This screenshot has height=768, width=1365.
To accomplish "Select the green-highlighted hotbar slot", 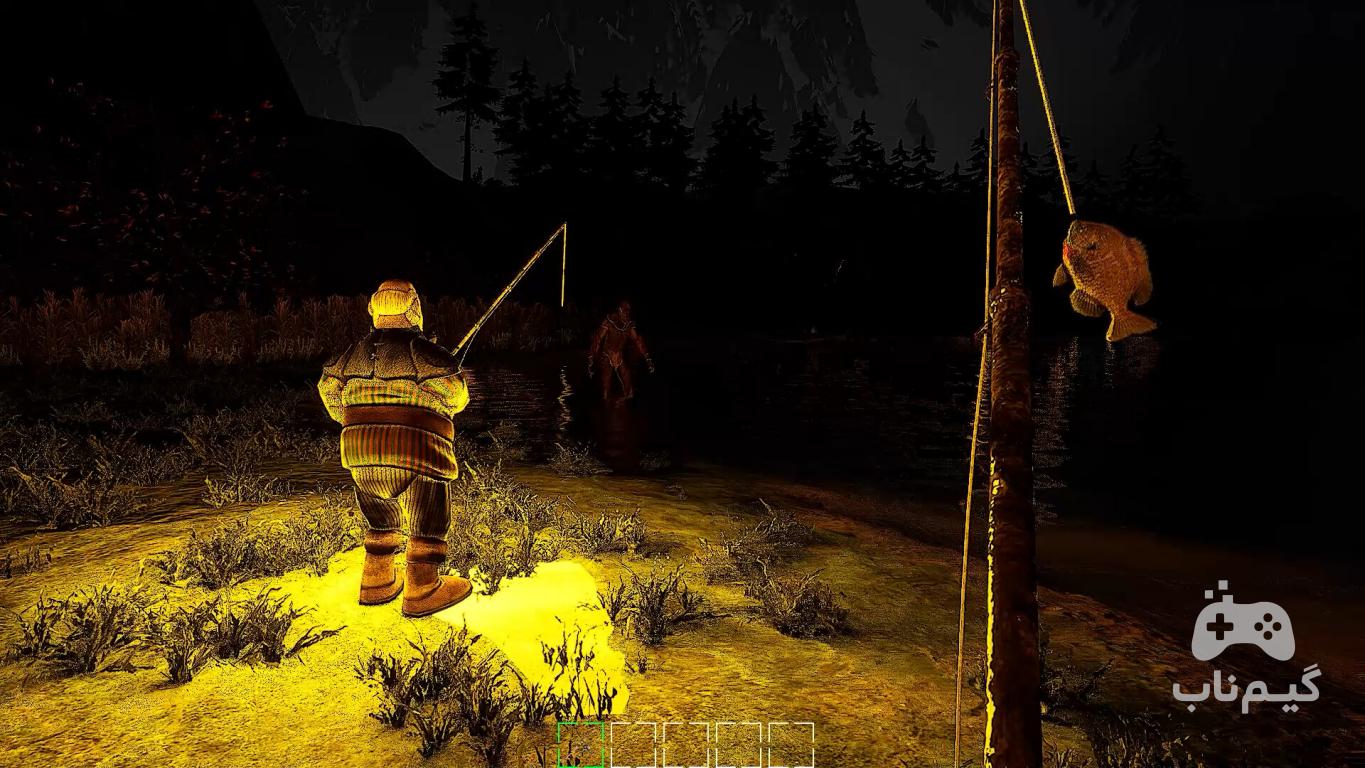I will coord(581,746).
